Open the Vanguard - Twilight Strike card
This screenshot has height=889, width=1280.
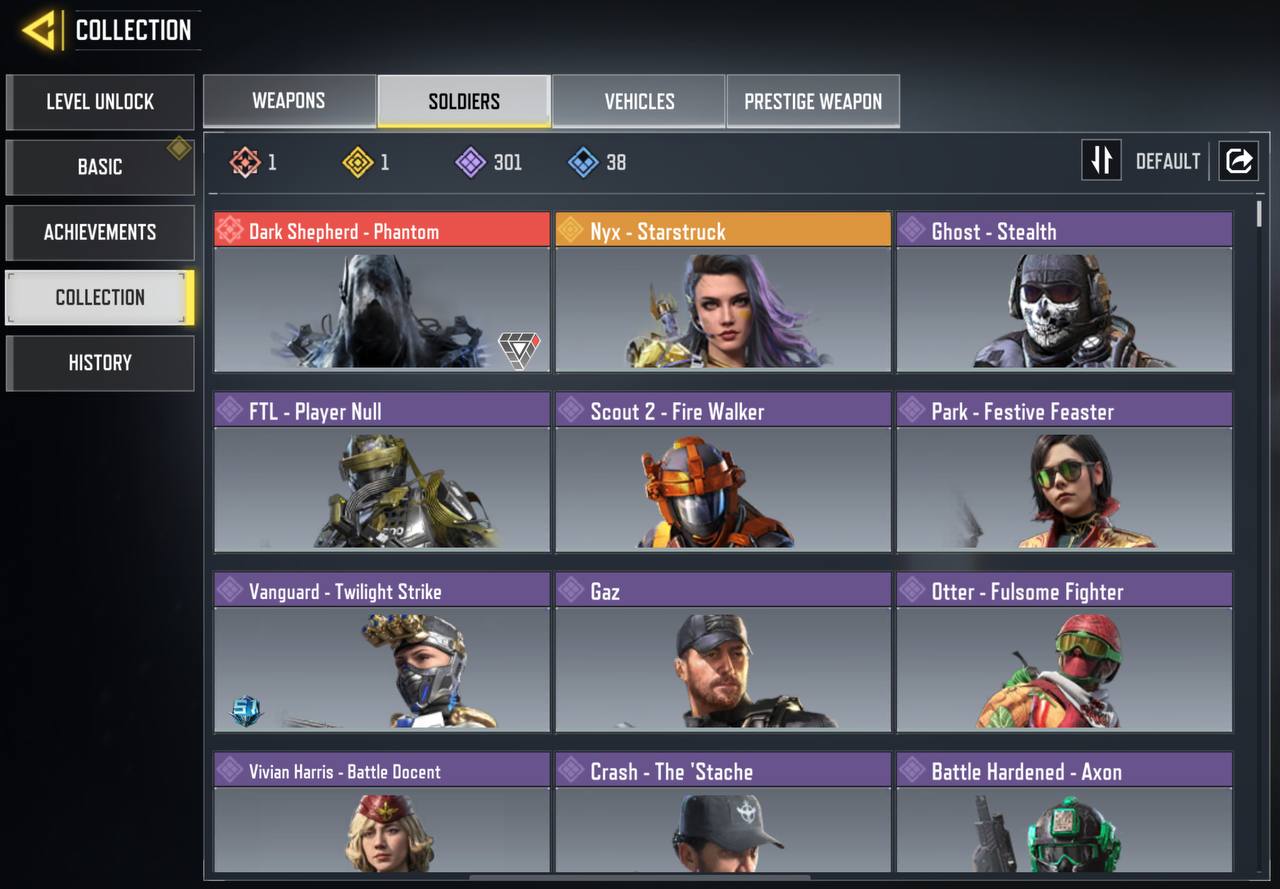(382, 651)
